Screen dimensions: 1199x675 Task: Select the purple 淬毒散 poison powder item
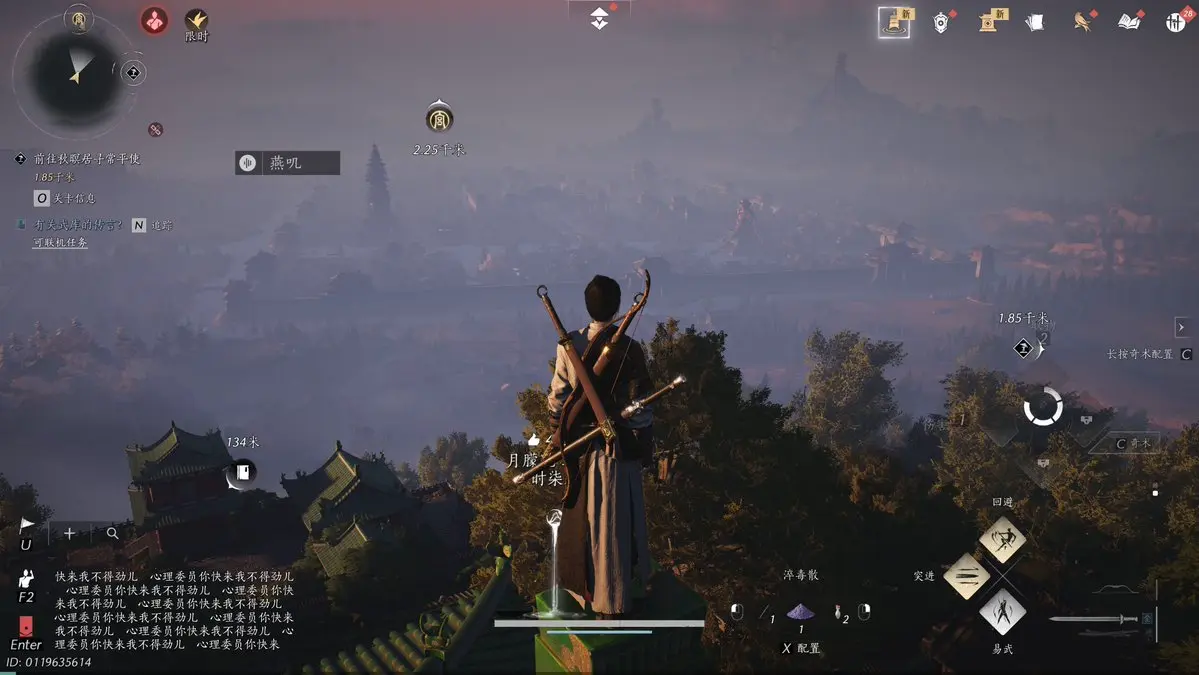pyautogui.click(x=800, y=612)
